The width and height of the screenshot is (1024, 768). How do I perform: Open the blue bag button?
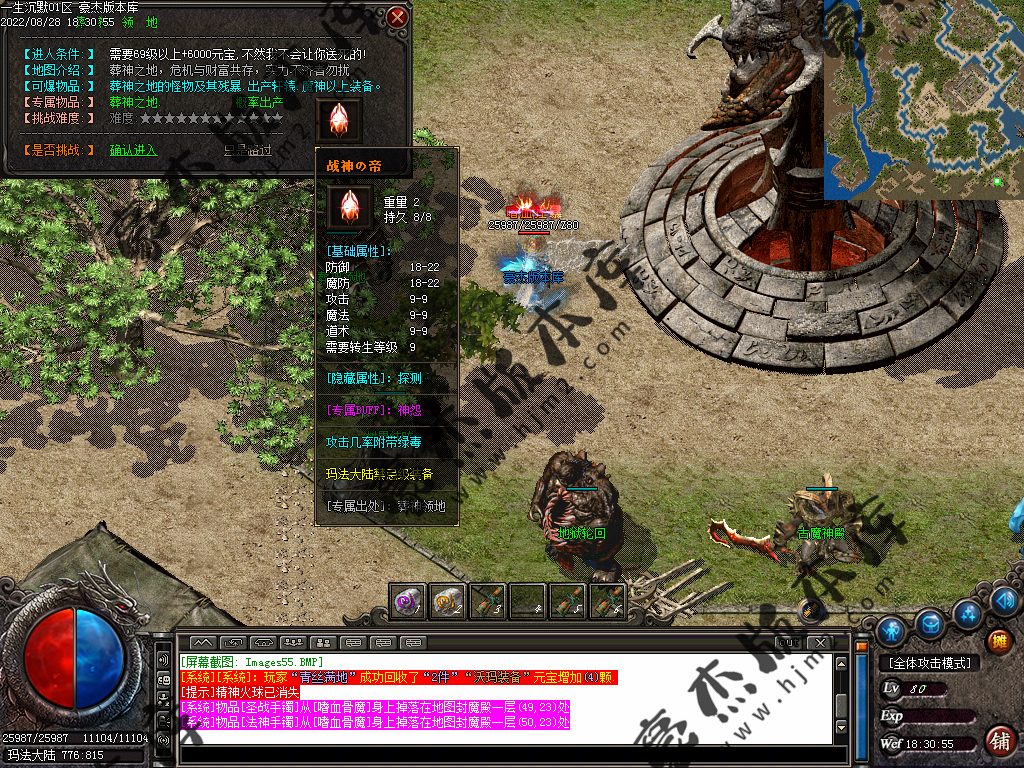(x=930, y=623)
